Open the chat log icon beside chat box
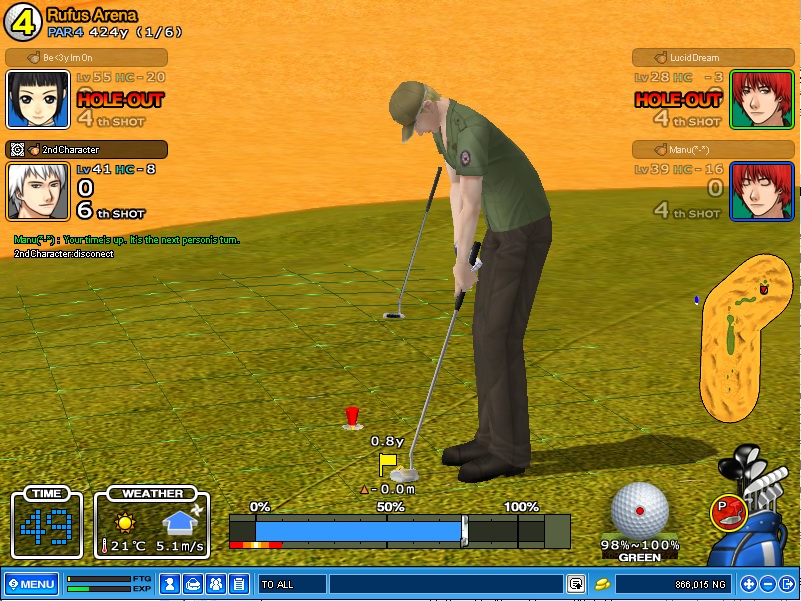Screen dimensions: 801x601 [576, 584]
